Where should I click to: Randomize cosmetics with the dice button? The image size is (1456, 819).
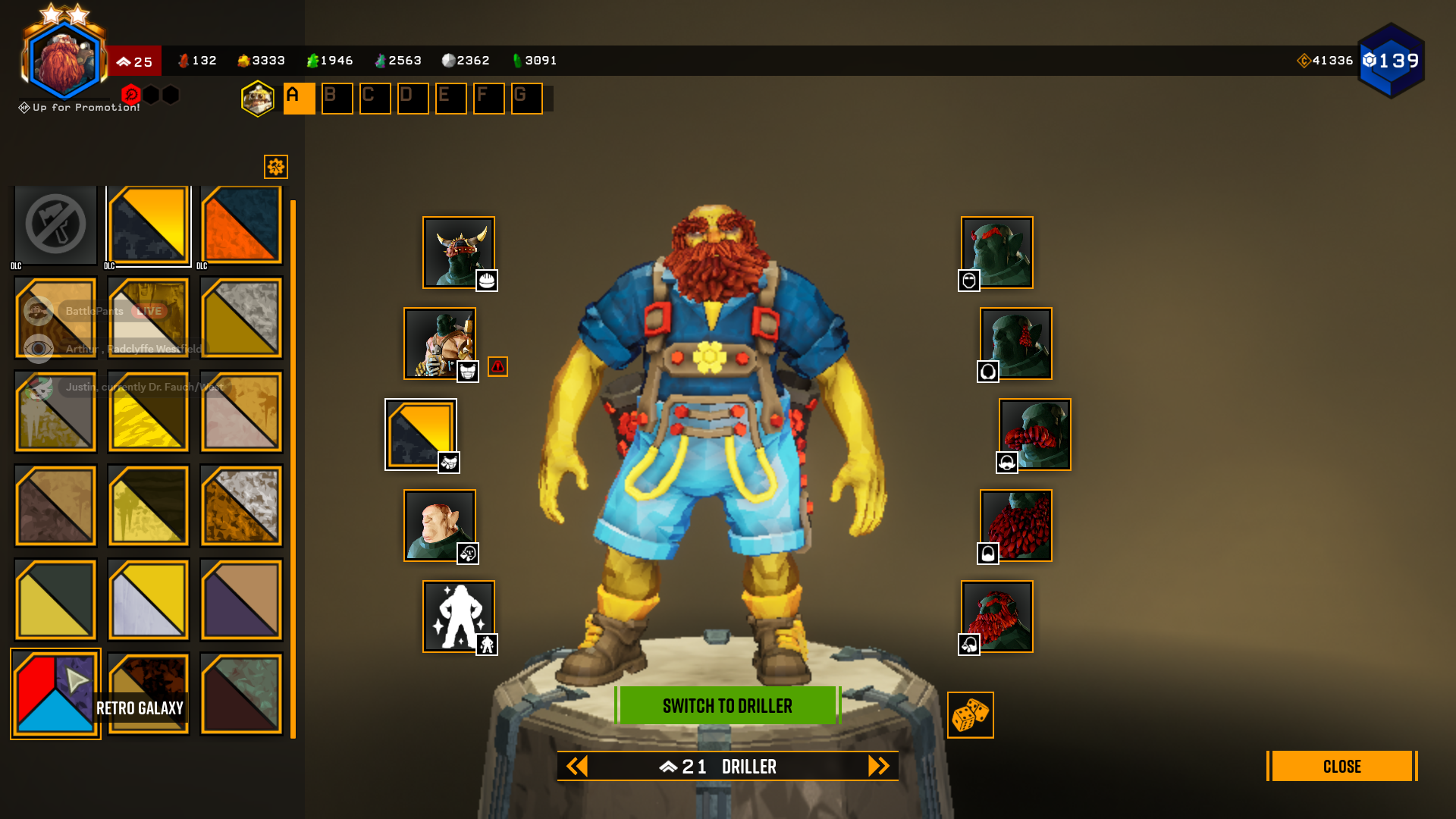[970, 715]
